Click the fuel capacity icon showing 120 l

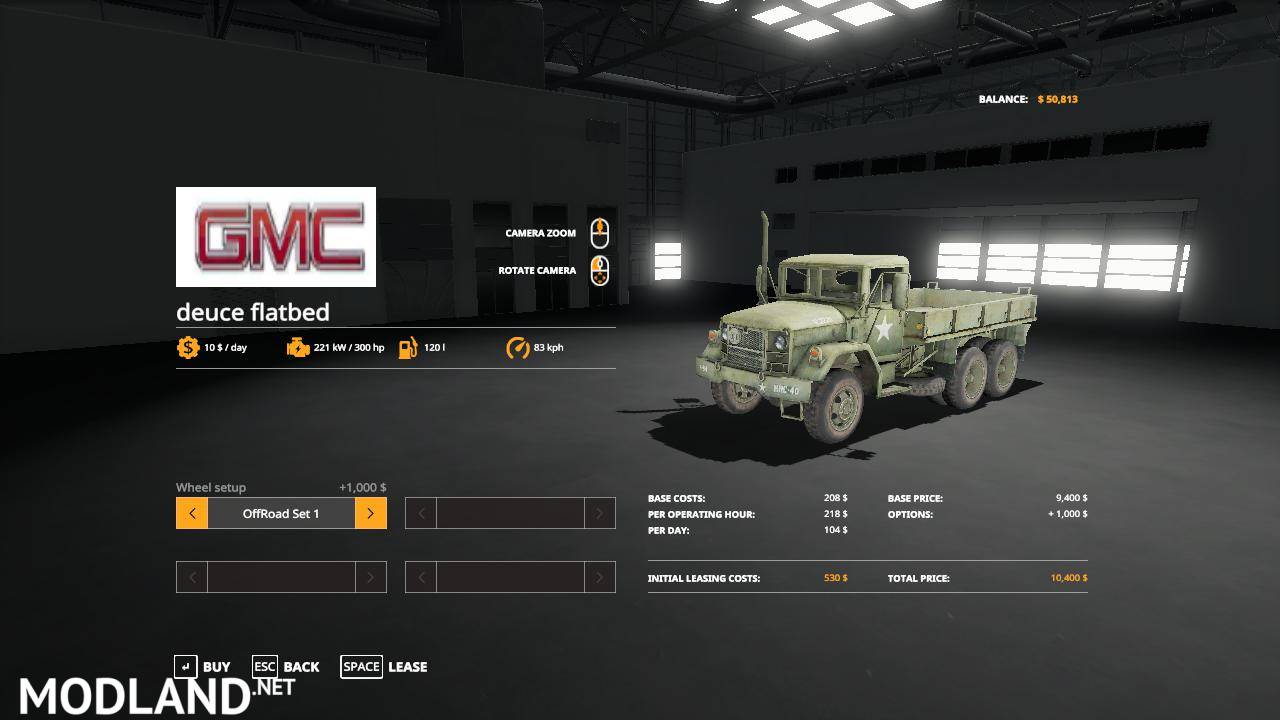click(406, 347)
